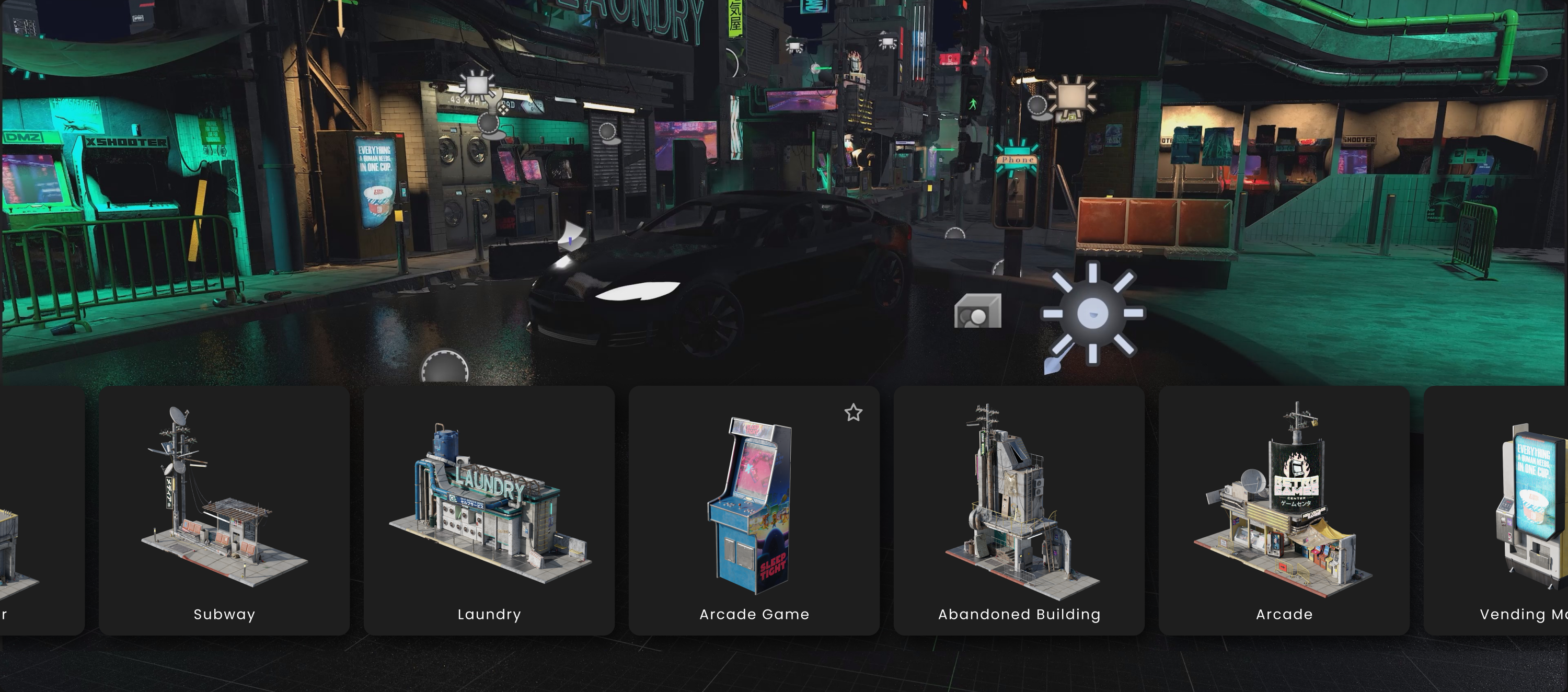Favorite Arcade Game with the star icon
The image size is (1568, 692).
pyautogui.click(x=854, y=413)
